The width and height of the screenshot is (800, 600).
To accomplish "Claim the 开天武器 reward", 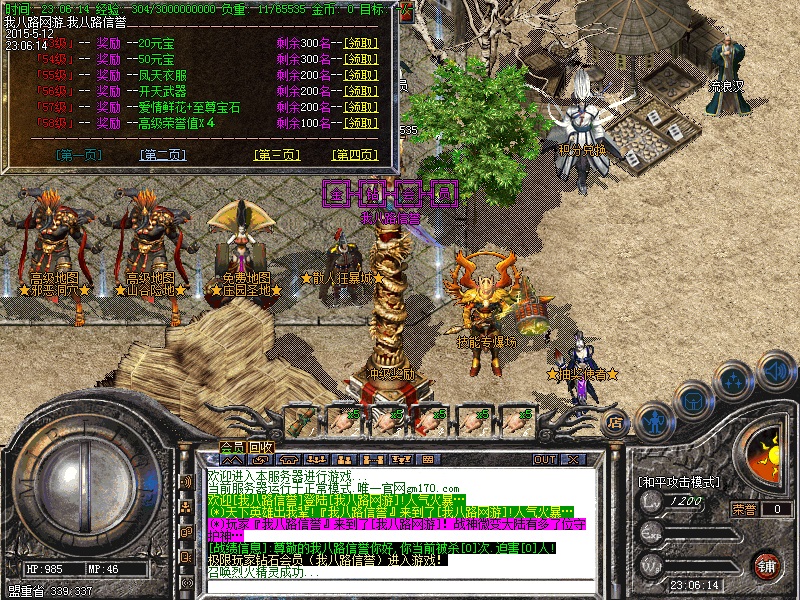I will point(360,91).
